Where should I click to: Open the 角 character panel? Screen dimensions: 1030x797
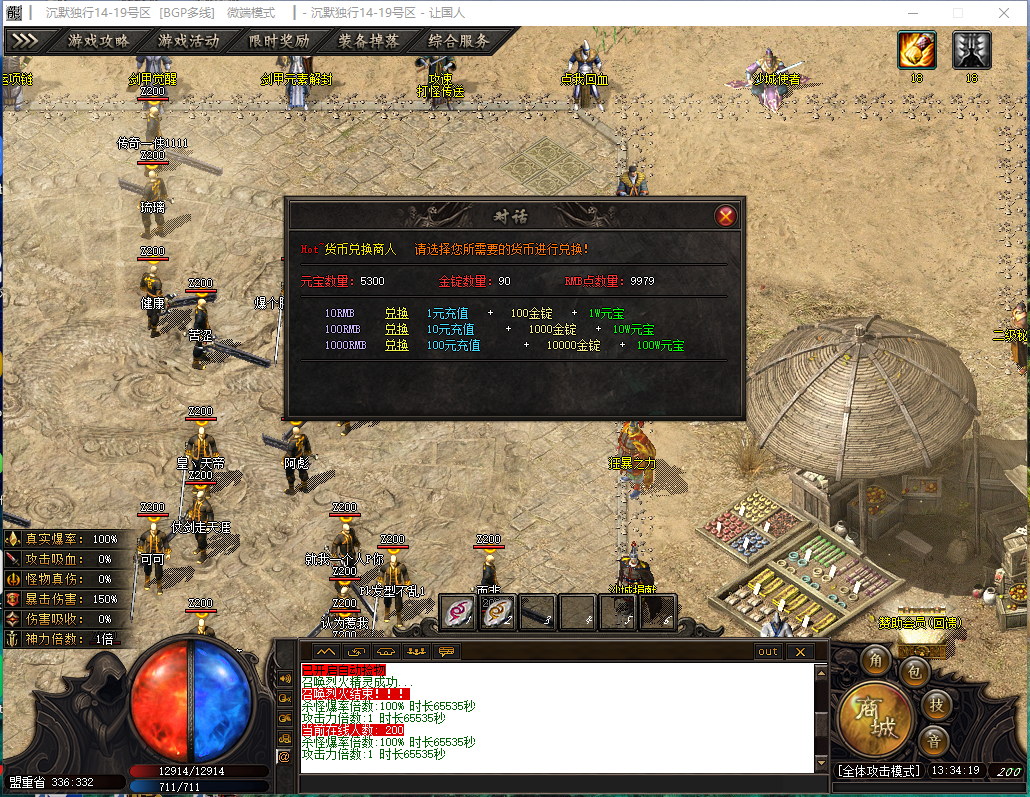point(876,660)
